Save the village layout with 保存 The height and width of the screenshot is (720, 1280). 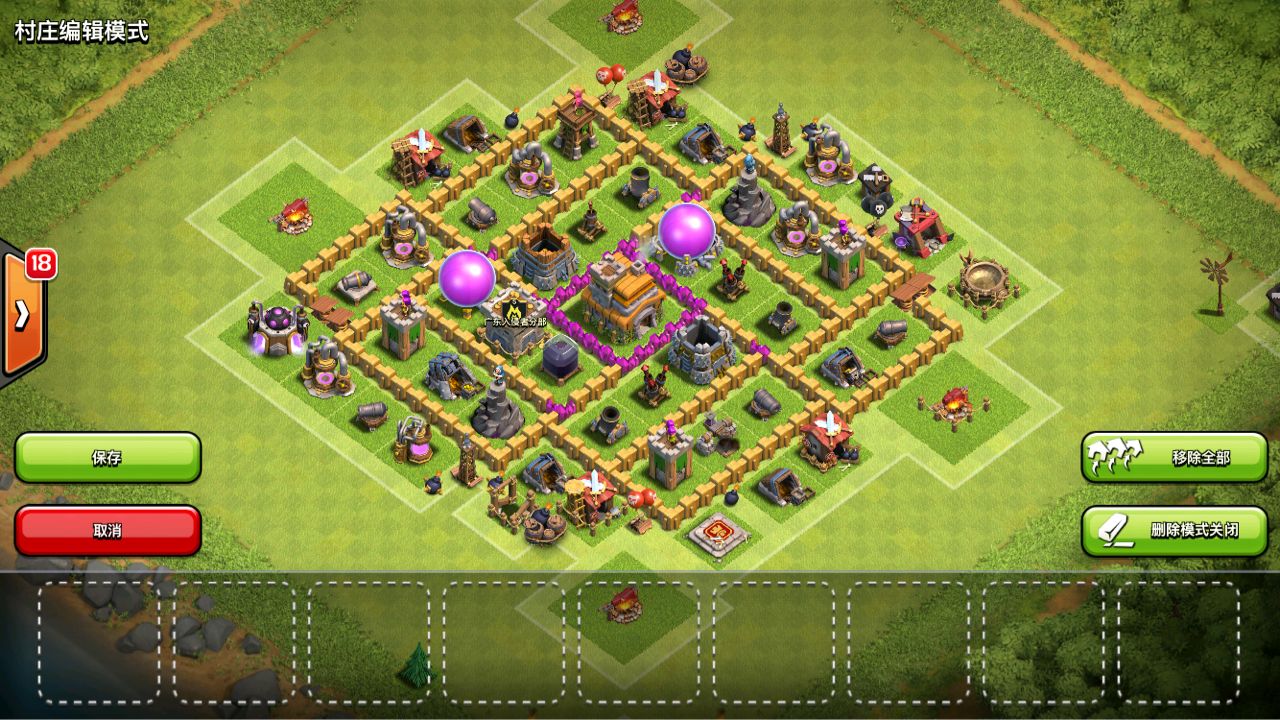(108, 458)
